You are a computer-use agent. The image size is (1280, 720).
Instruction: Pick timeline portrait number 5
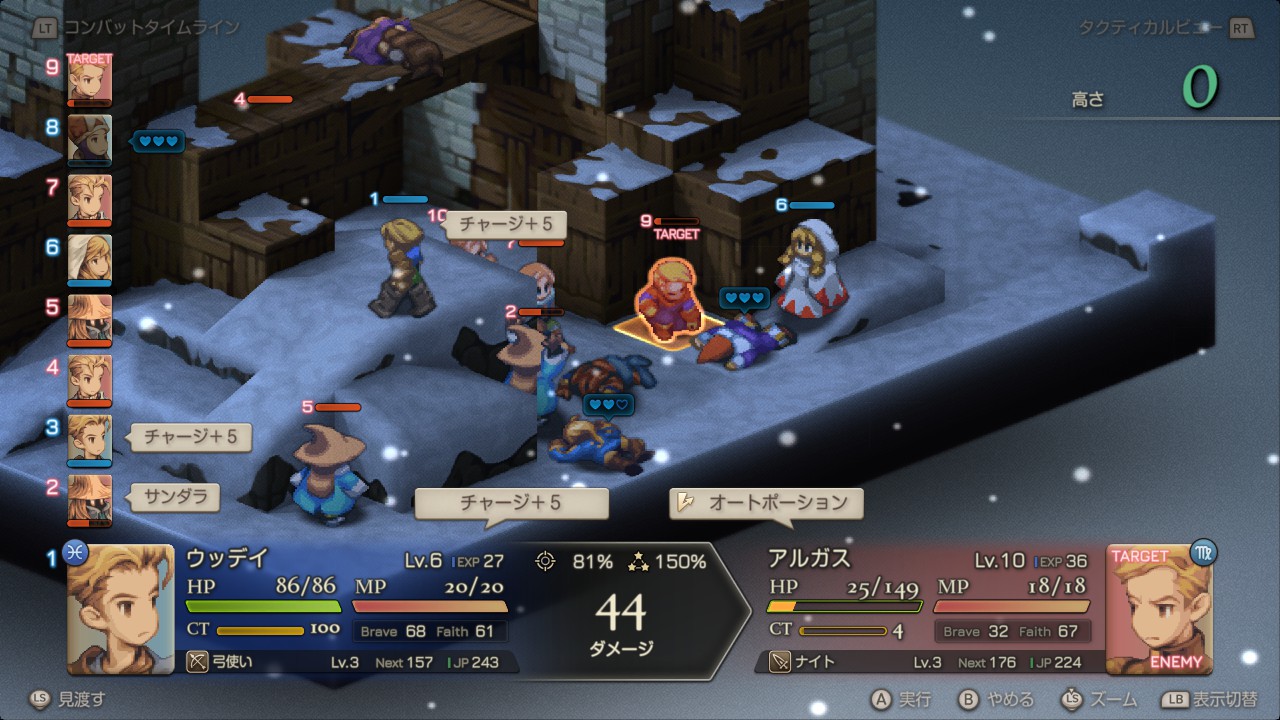[x=89, y=320]
